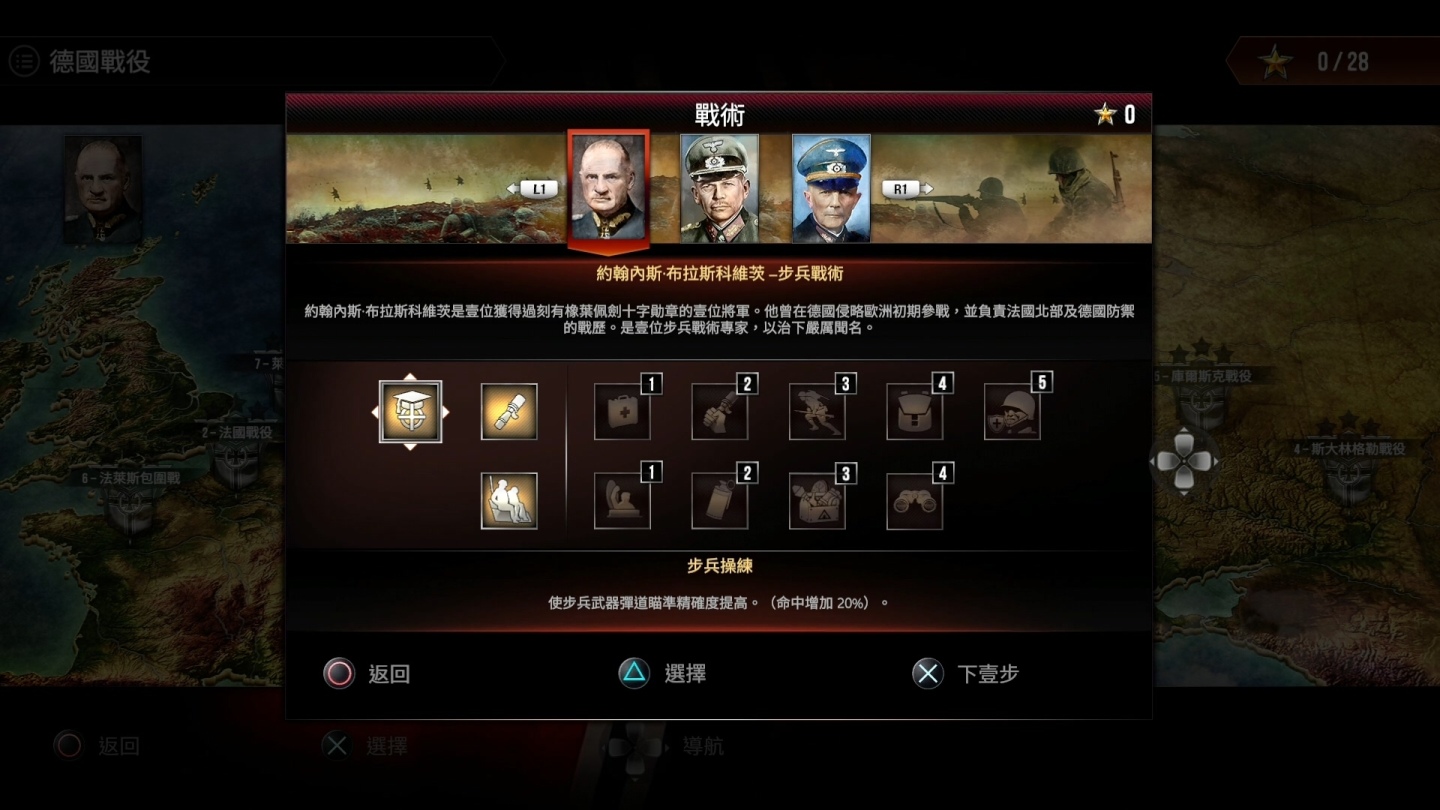Select the scroll document skill icon
The width and height of the screenshot is (1440, 810).
pyautogui.click(x=509, y=410)
